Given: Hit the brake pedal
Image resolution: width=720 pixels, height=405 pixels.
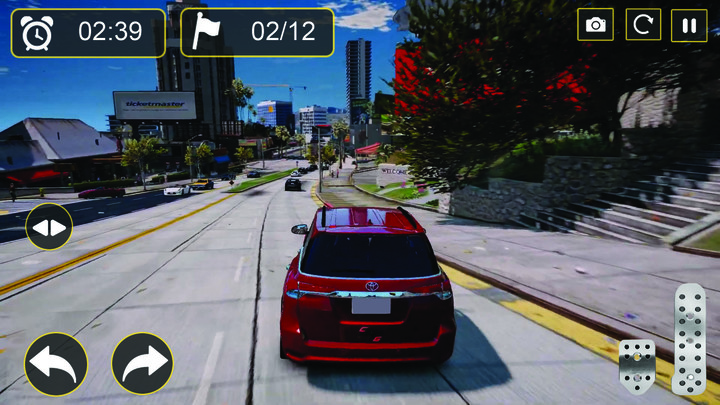Looking at the screenshot, I should 637,365.
